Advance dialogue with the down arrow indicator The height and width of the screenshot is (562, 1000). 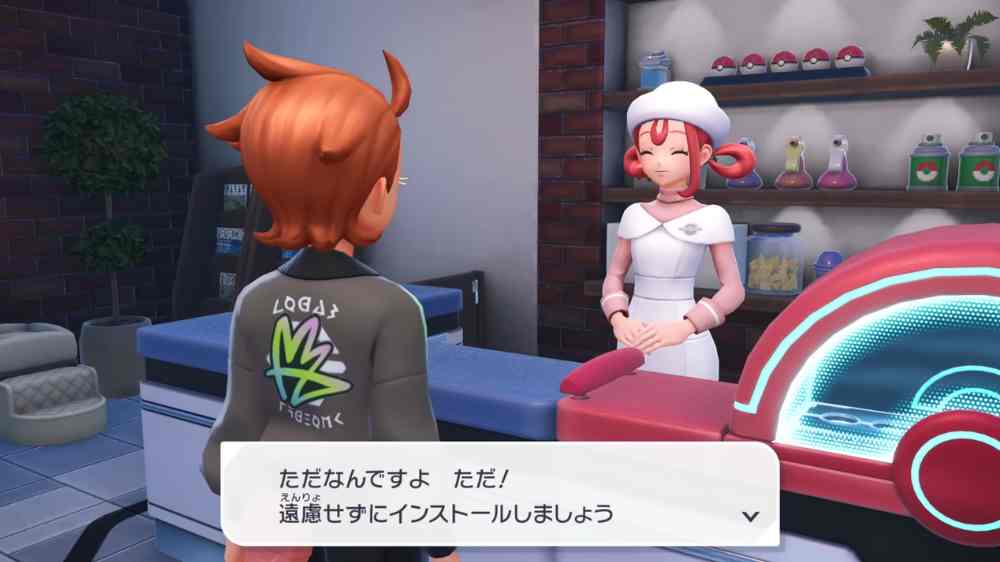coord(751,516)
